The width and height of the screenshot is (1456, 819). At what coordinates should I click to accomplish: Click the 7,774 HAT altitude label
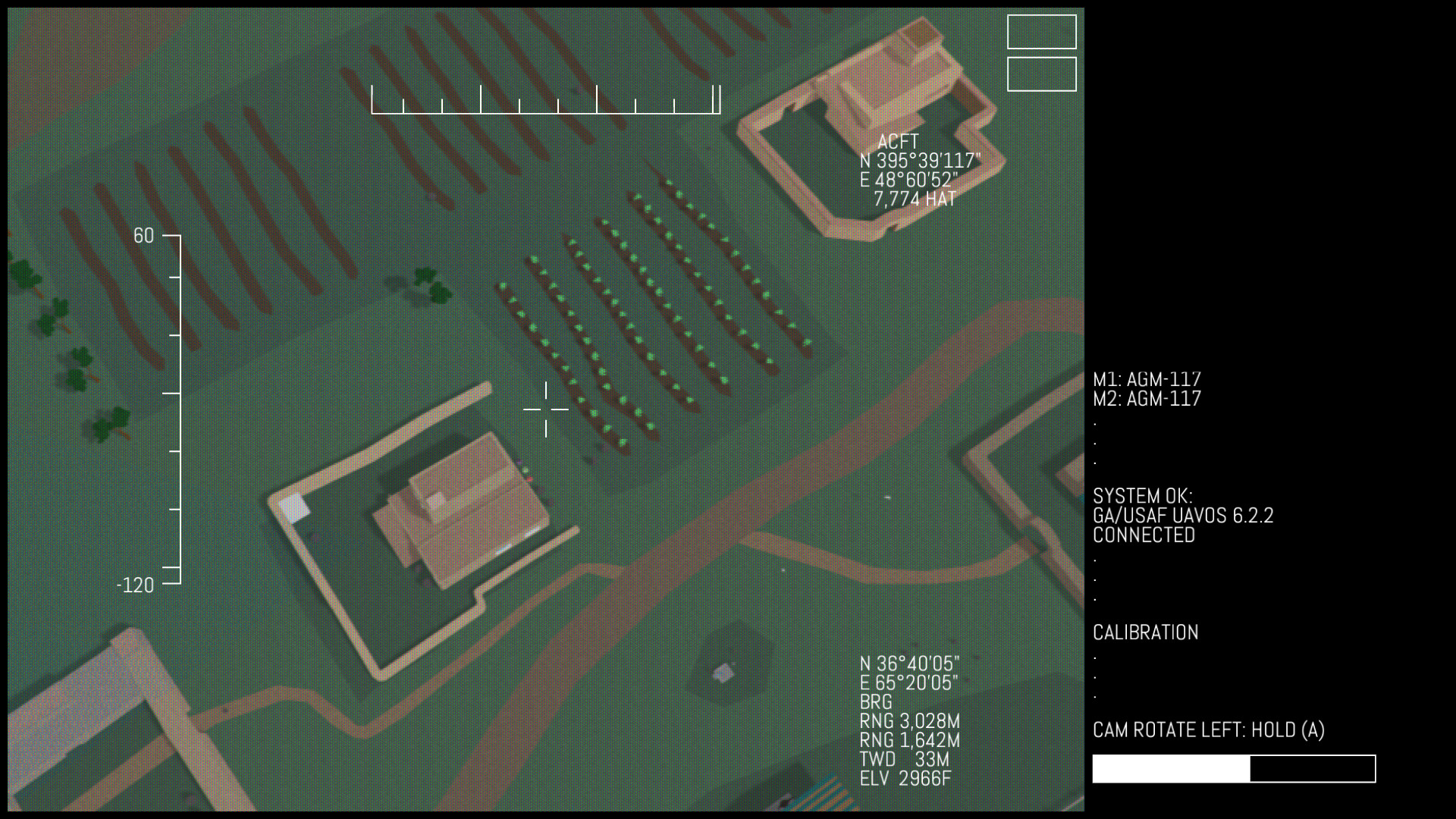tap(915, 199)
